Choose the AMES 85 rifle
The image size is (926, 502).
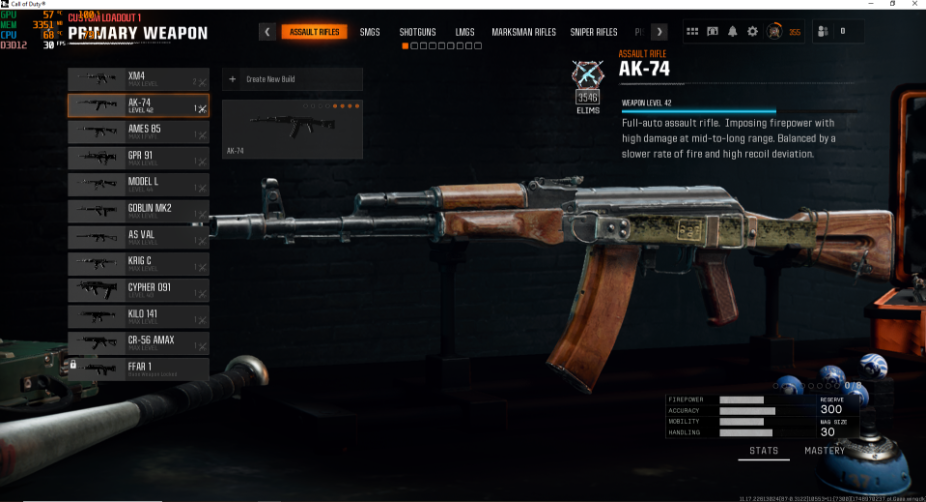(x=138, y=131)
